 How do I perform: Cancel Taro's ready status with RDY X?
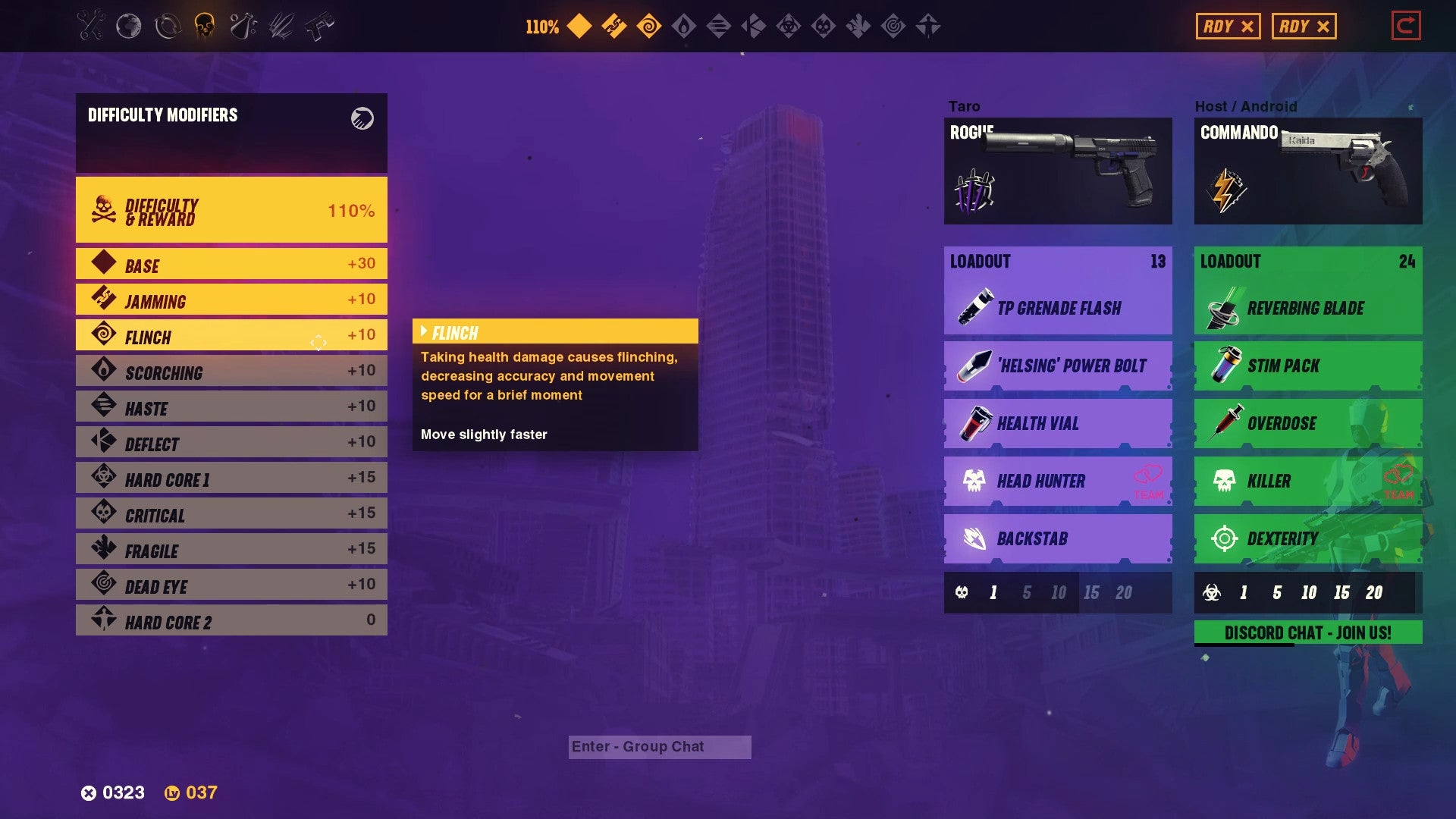point(1228,25)
